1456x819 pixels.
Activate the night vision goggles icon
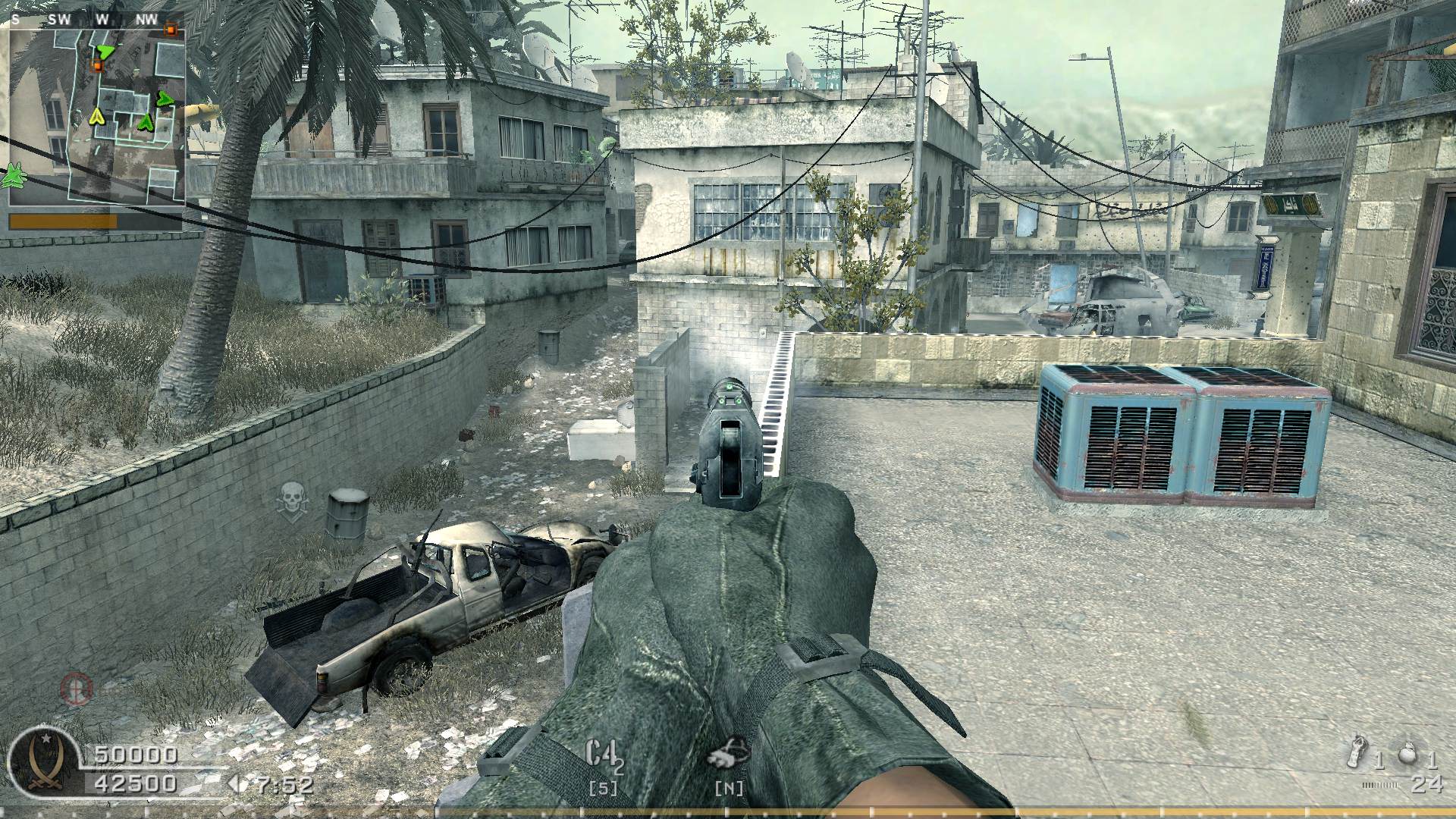point(729,753)
